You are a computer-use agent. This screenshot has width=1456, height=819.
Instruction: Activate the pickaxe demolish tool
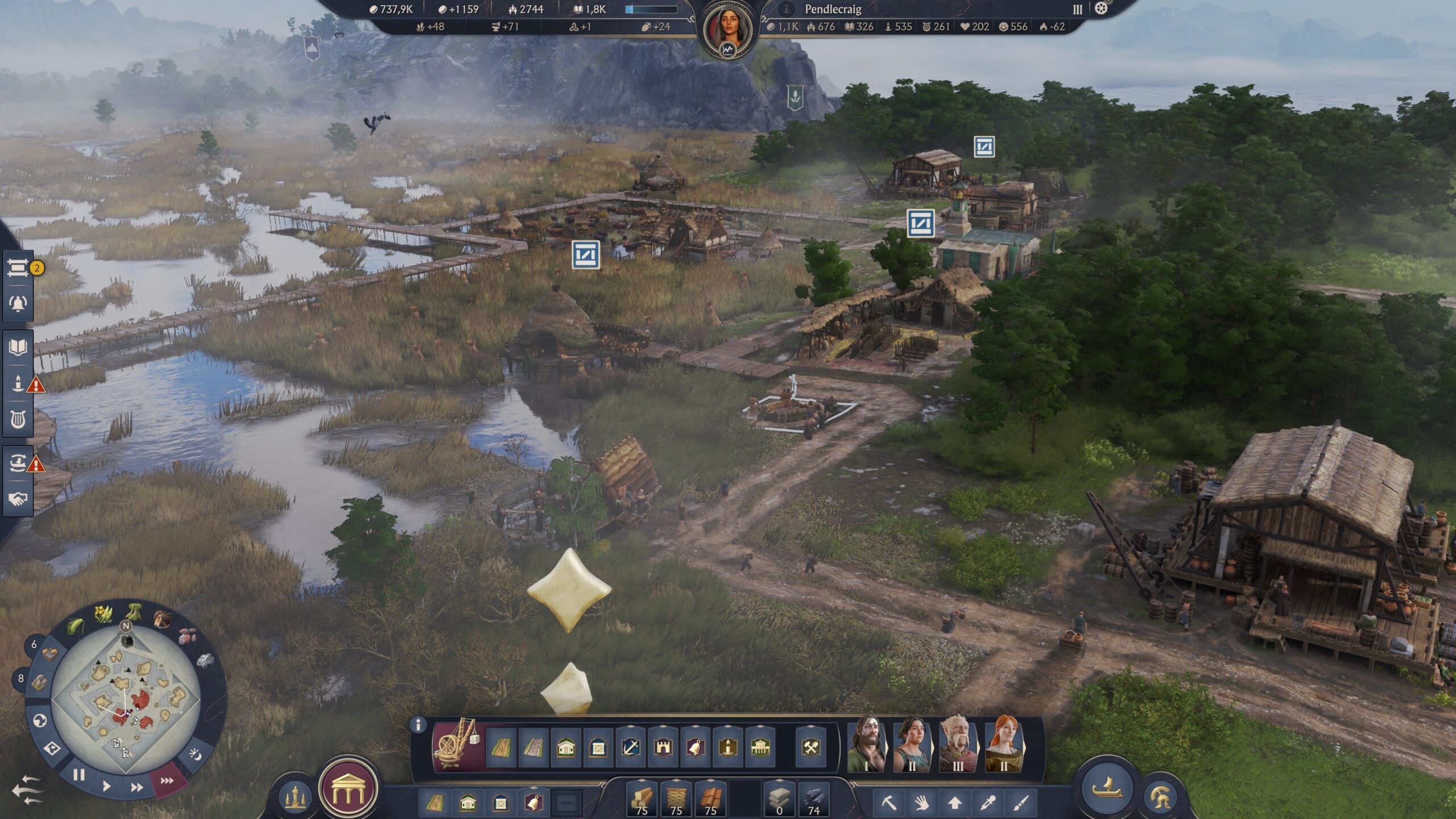tap(889, 803)
